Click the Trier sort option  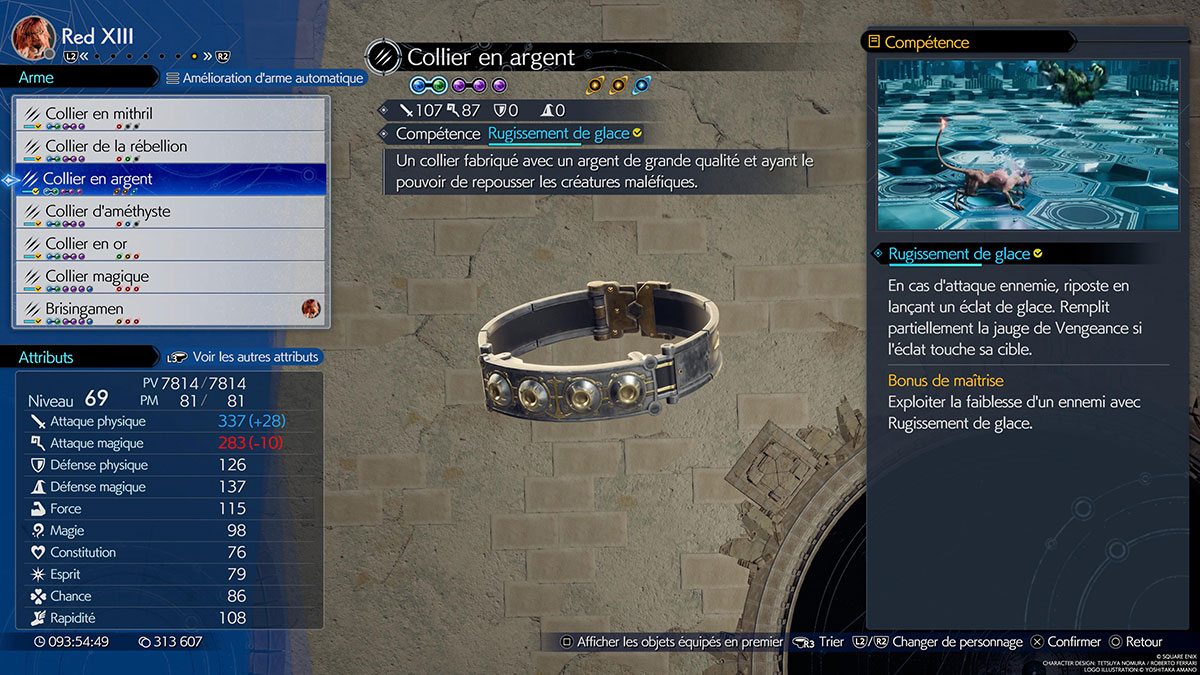819,642
